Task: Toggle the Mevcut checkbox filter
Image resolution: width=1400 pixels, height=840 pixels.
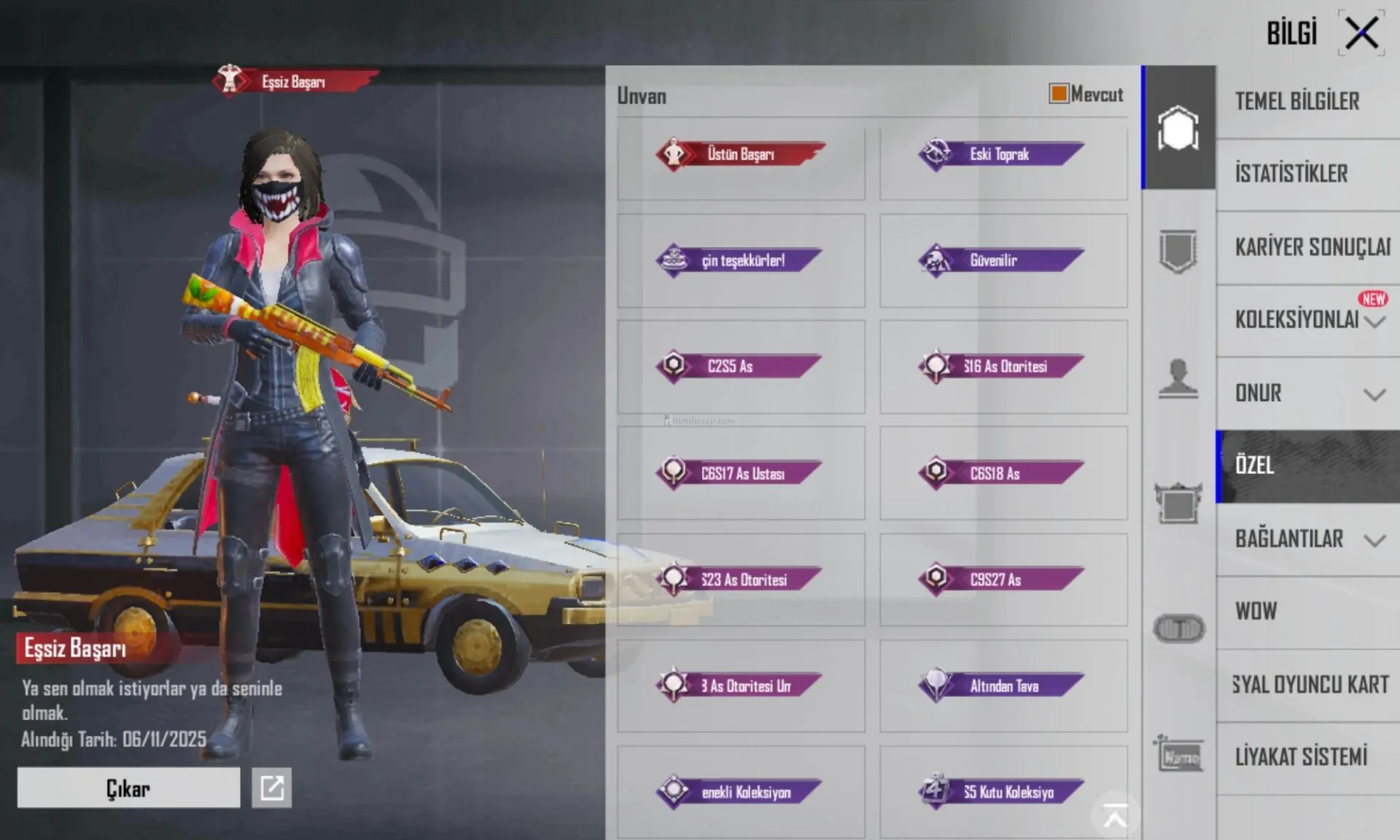Action: click(1059, 93)
